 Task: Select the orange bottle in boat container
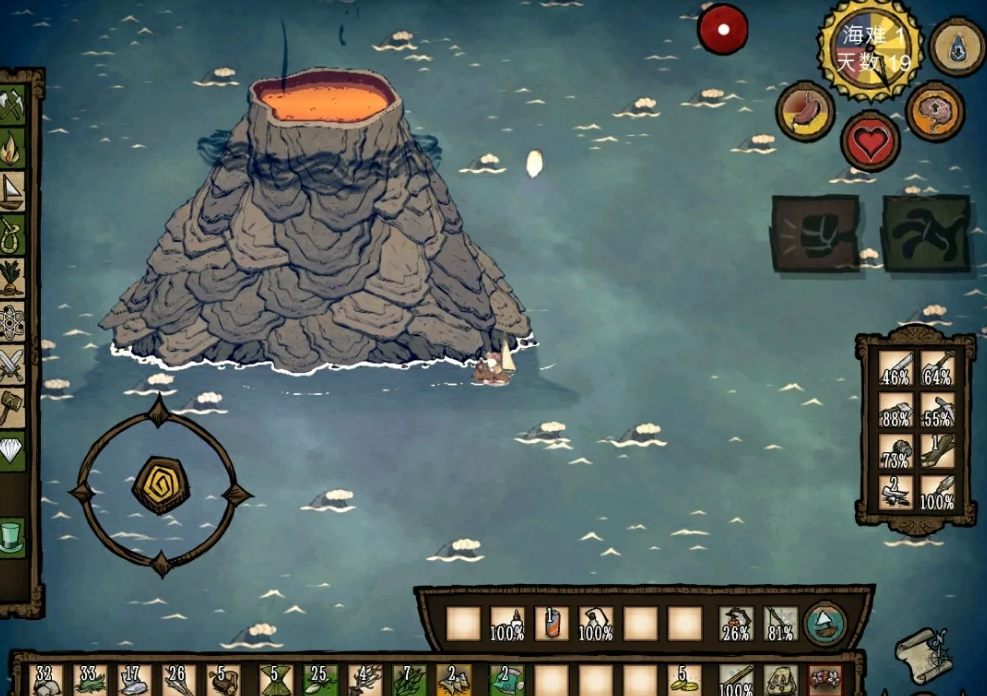click(x=551, y=623)
